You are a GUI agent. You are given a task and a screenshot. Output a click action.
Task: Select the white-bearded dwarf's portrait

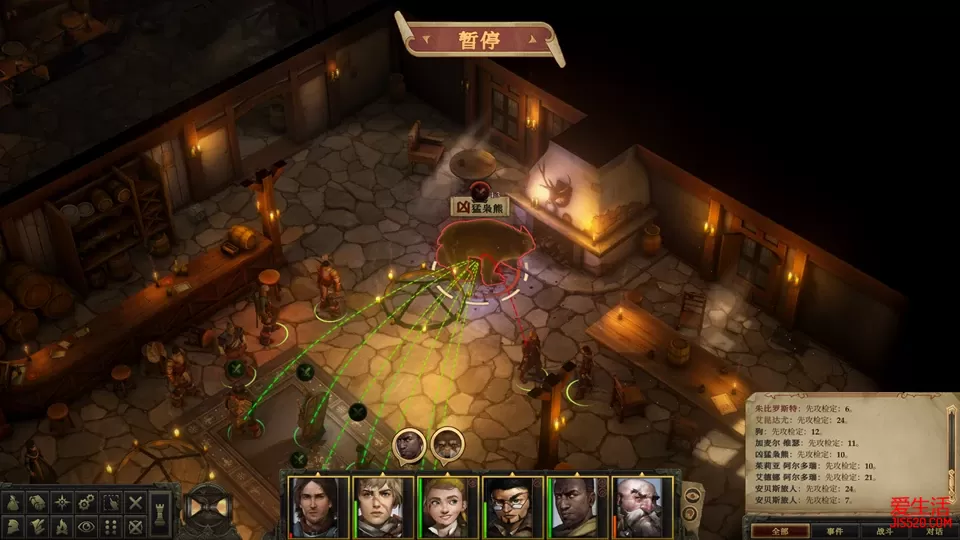(643, 507)
